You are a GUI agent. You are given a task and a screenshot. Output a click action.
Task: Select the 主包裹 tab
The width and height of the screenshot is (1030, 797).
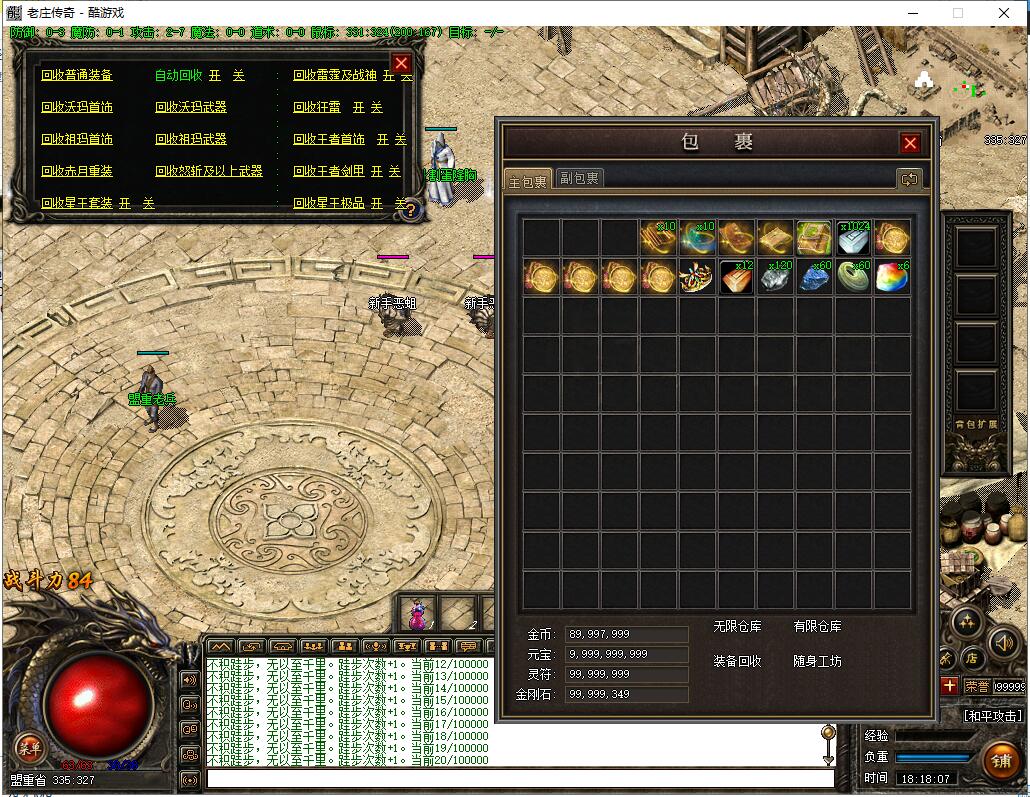coord(528,180)
